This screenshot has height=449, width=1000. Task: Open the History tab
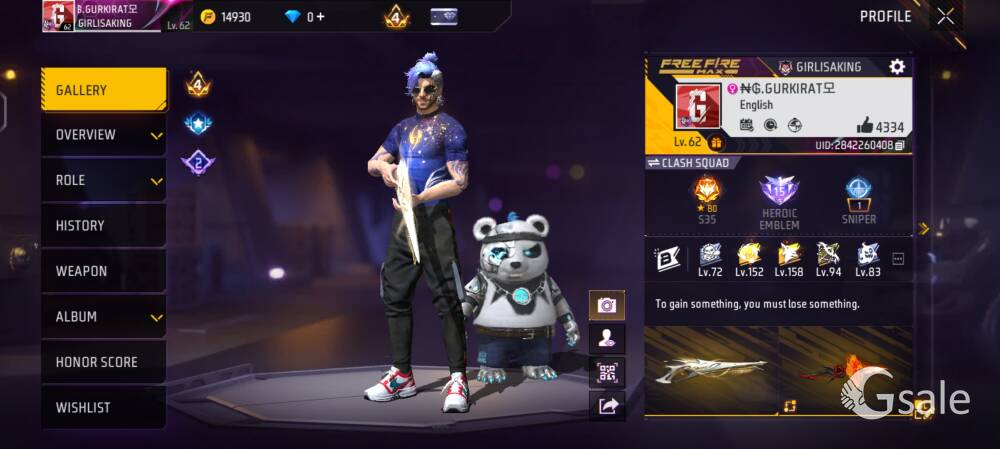coord(103,226)
